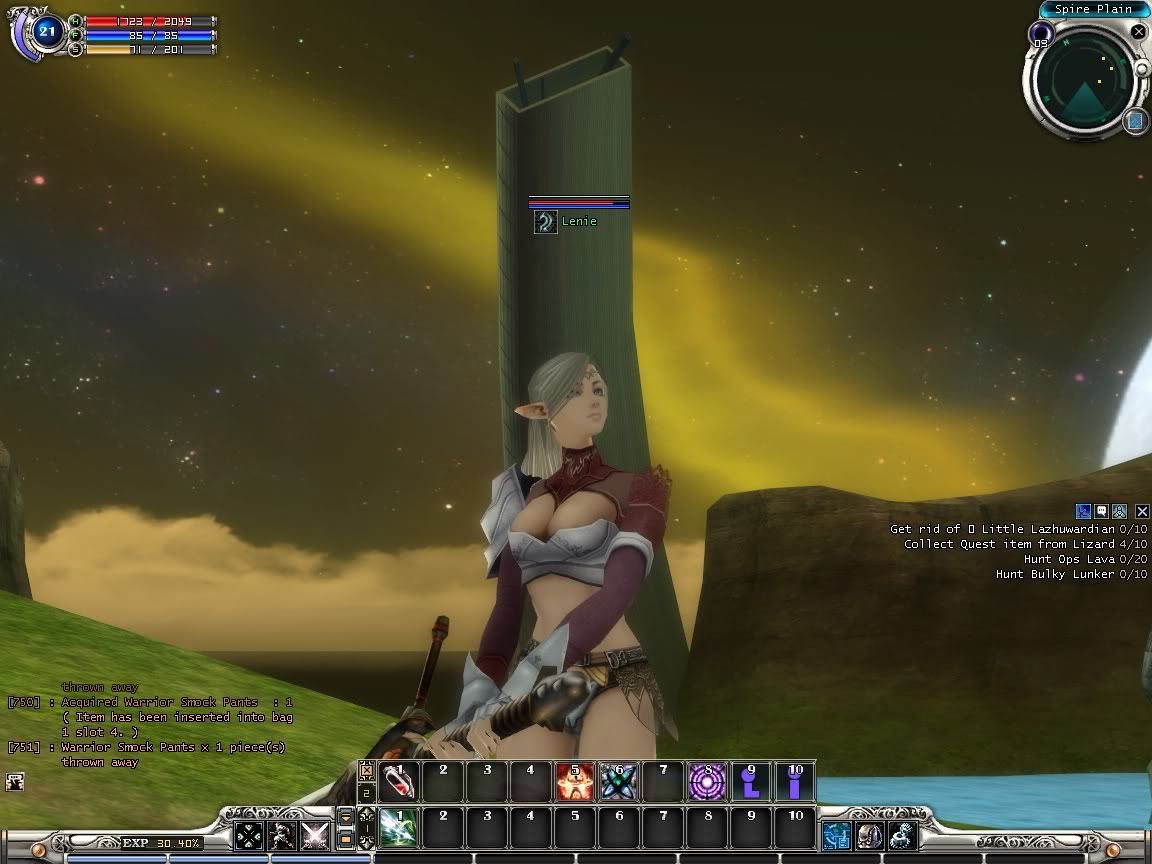Activate the teal cross skill in slot 6

point(619,782)
